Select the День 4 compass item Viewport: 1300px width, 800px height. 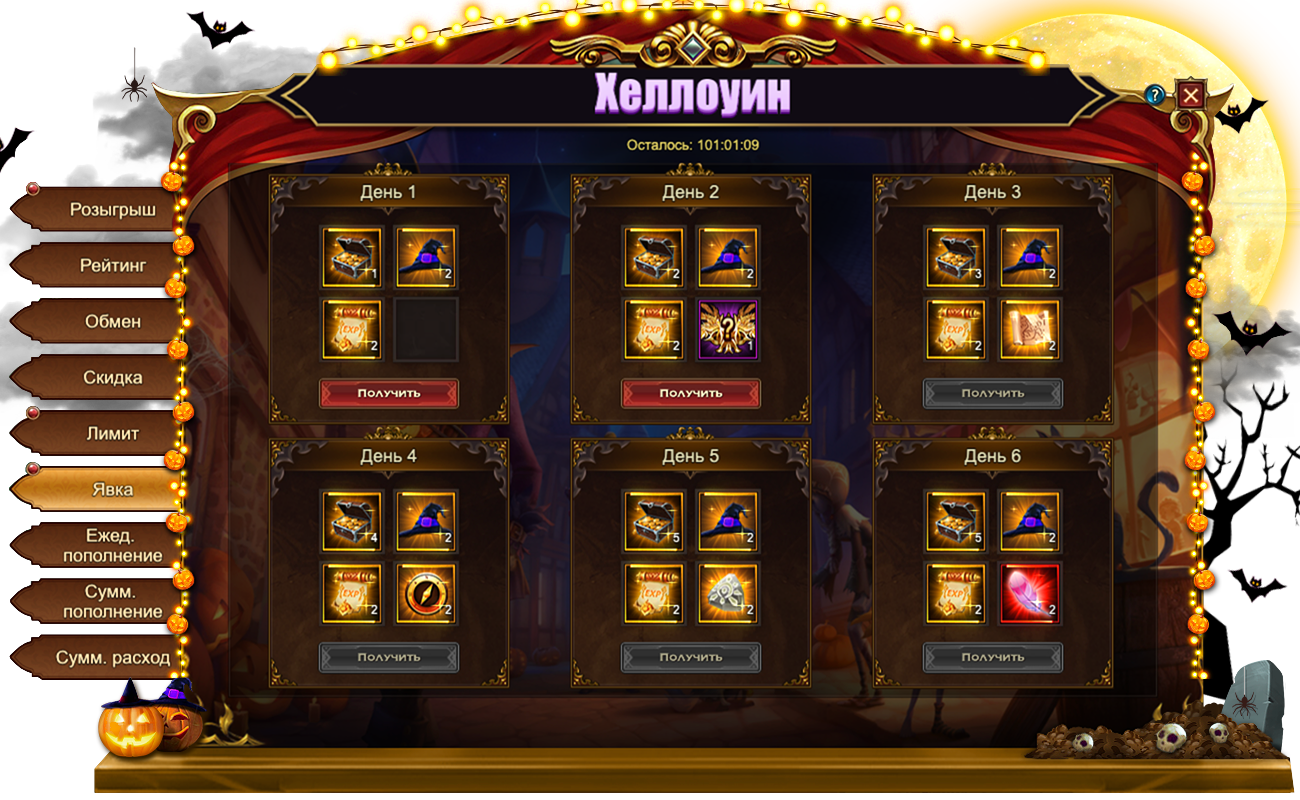pos(426,593)
